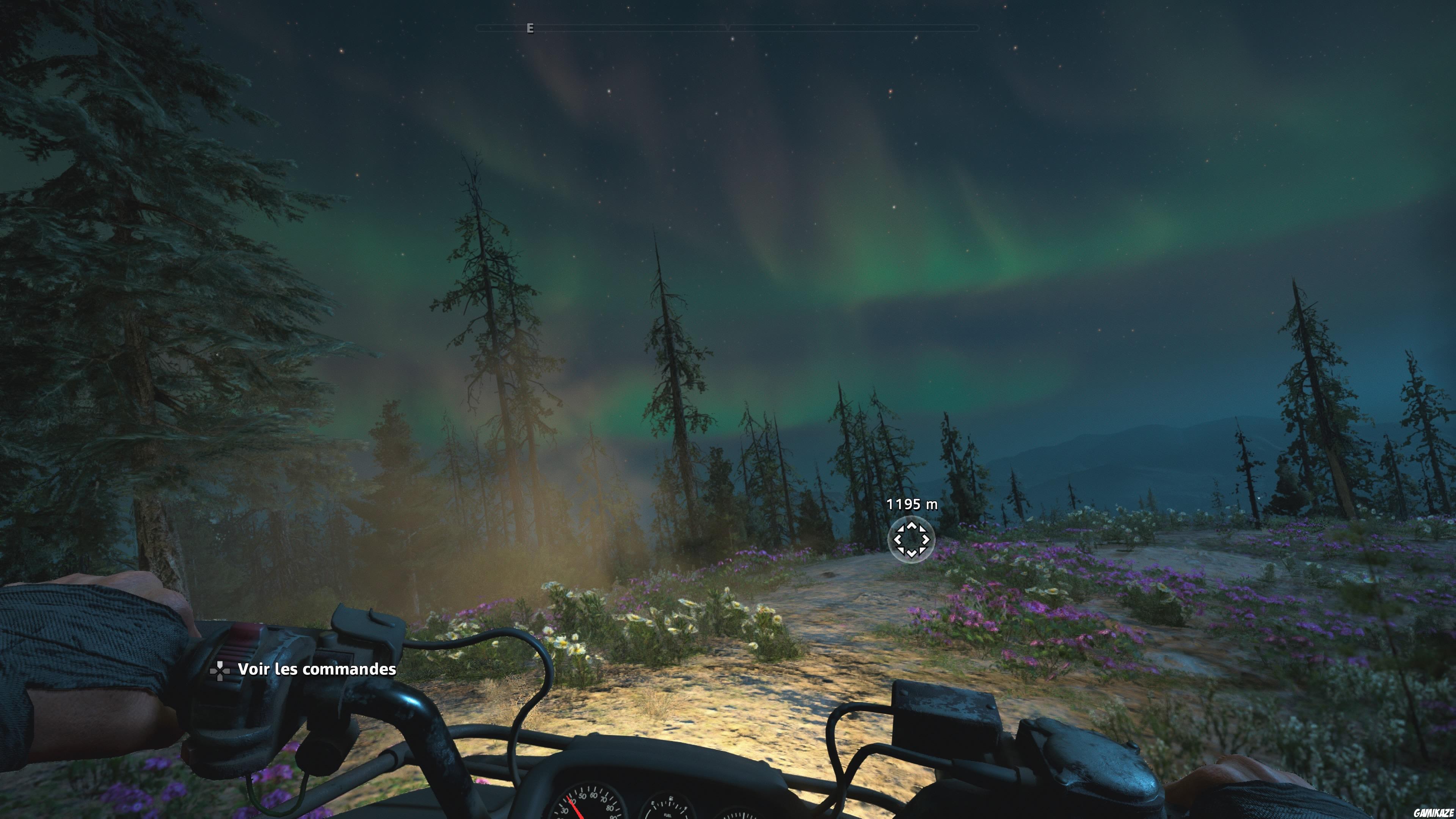This screenshot has width=1456, height=819.
Task: Click the directional arrows around the waypoint
Action: pos(912,540)
